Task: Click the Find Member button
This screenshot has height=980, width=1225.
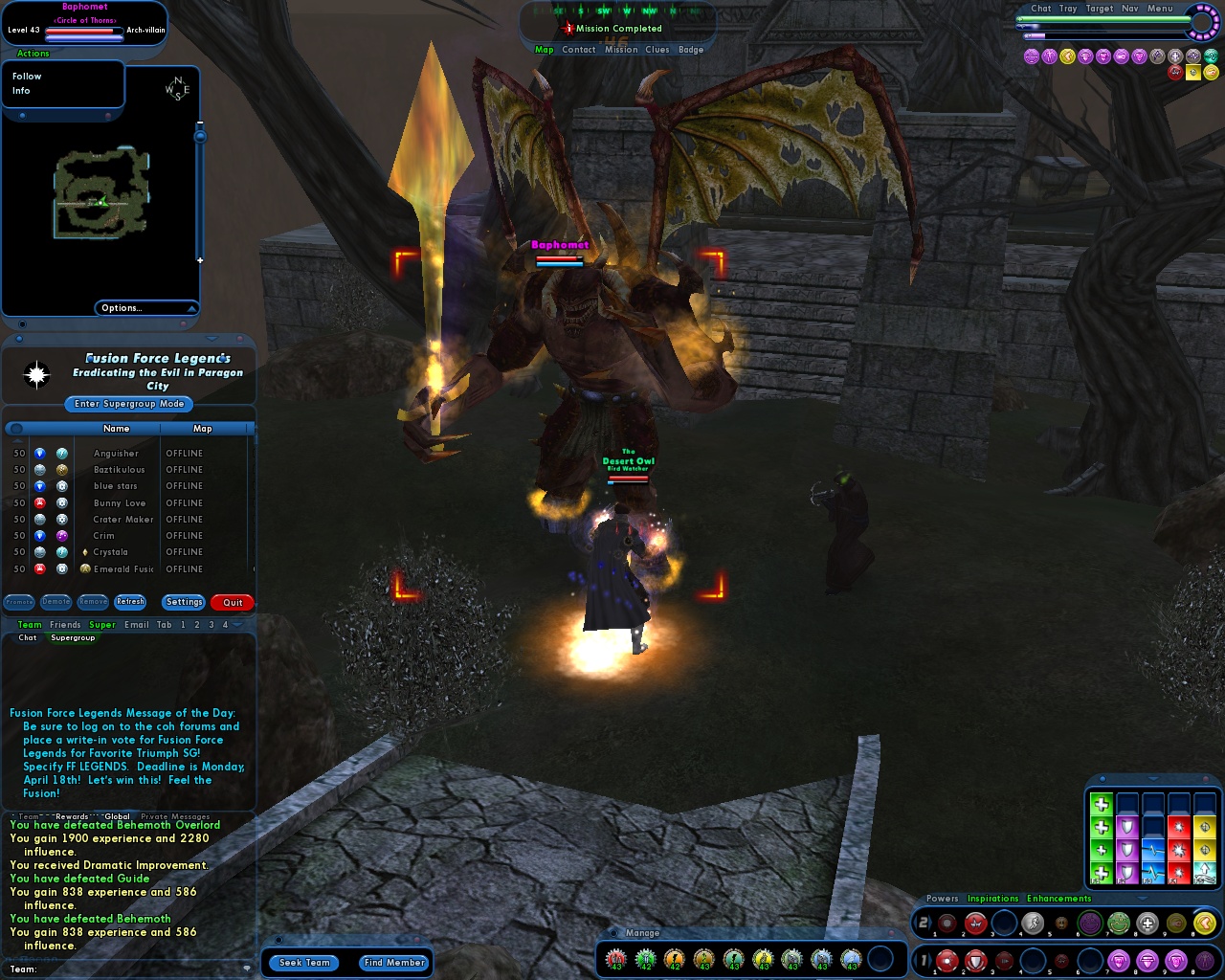Action: [393, 963]
